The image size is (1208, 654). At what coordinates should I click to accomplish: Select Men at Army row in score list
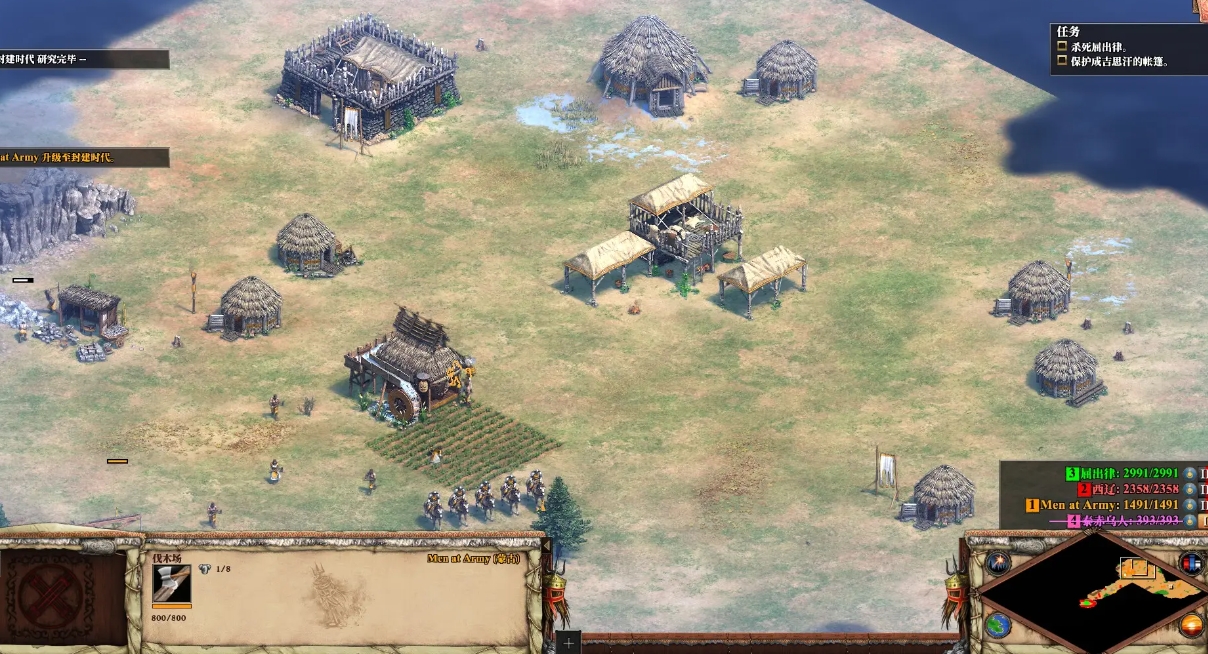(x=1103, y=506)
